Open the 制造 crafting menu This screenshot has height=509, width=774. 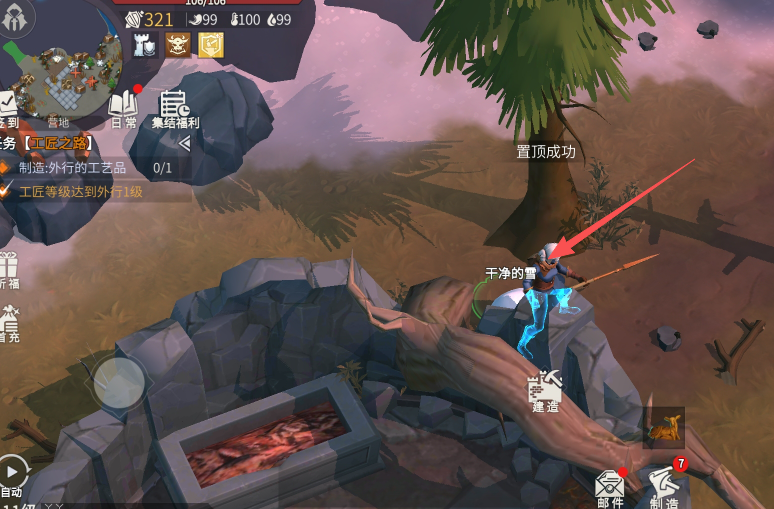point(663,485)
